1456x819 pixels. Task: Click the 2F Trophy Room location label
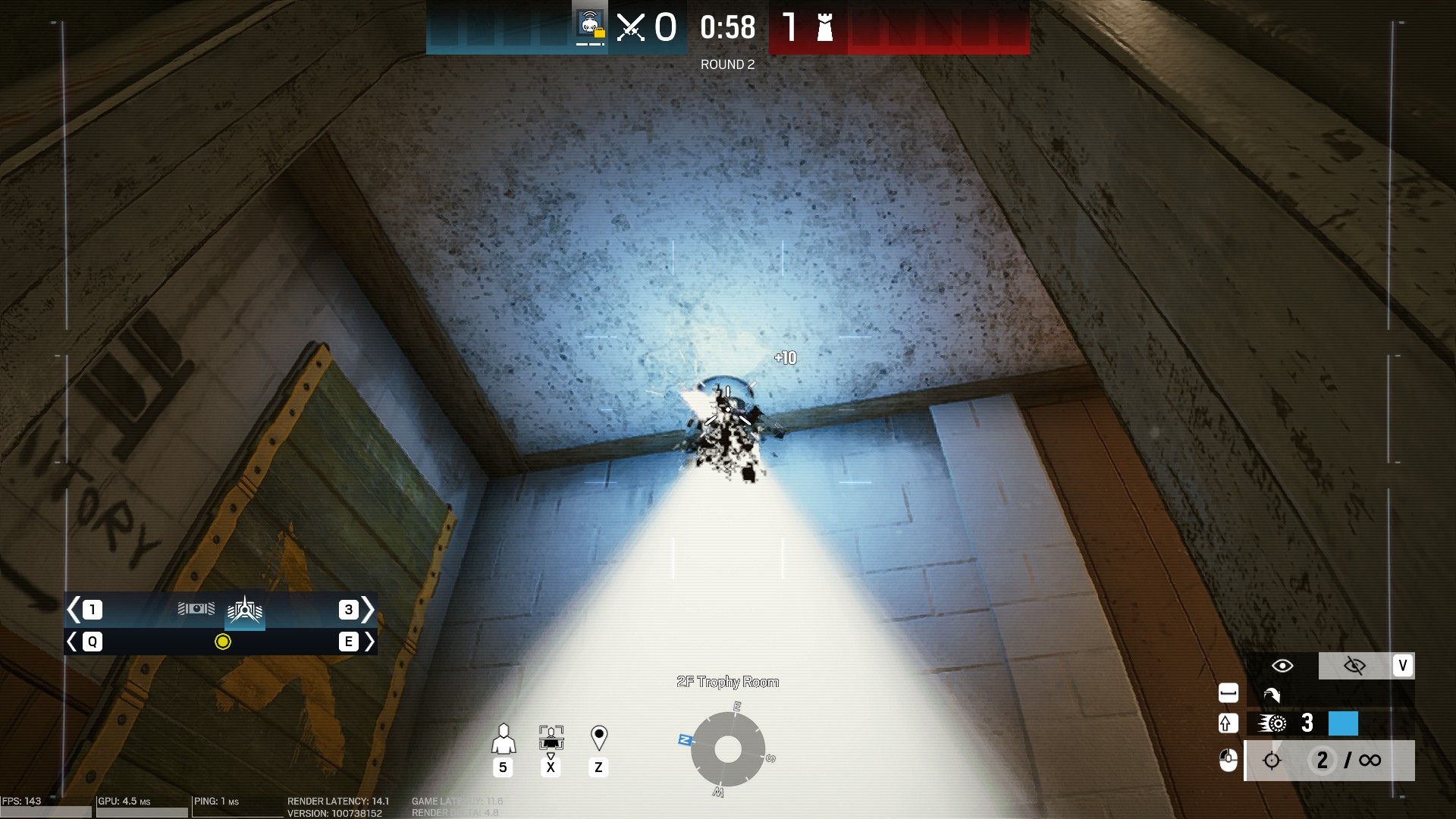coord(728,682)
